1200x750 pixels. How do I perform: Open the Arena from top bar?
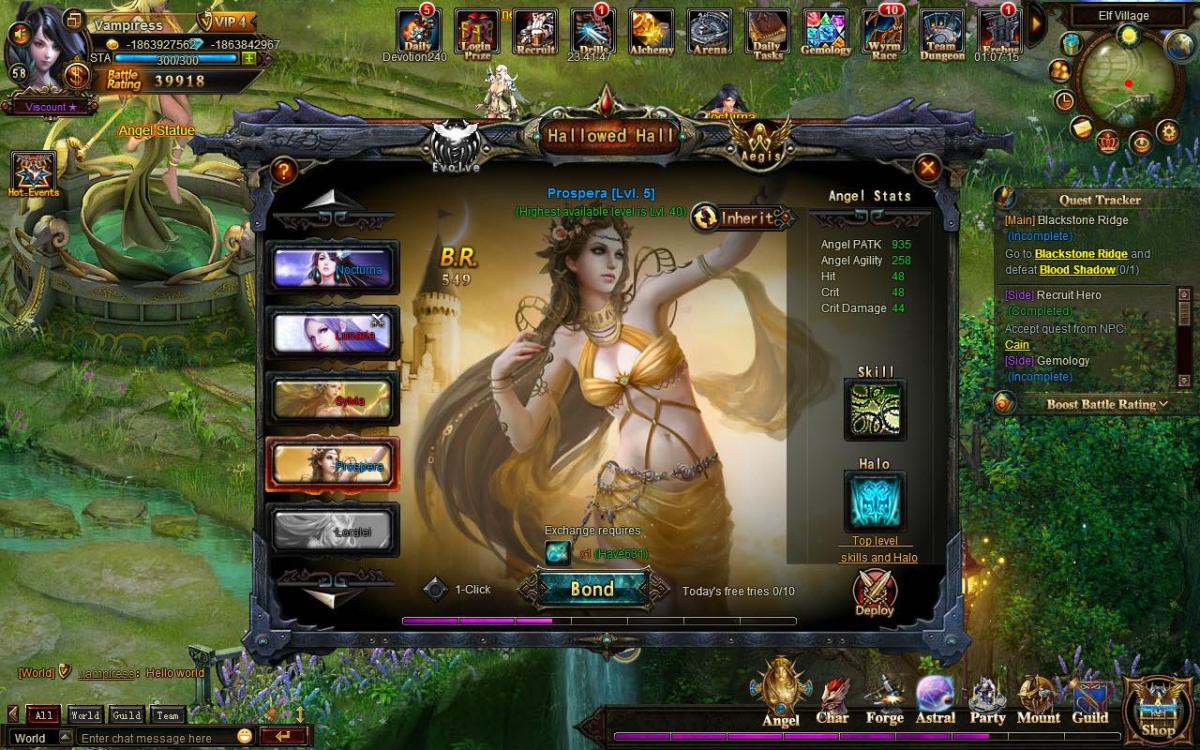(x=709, y=32)
